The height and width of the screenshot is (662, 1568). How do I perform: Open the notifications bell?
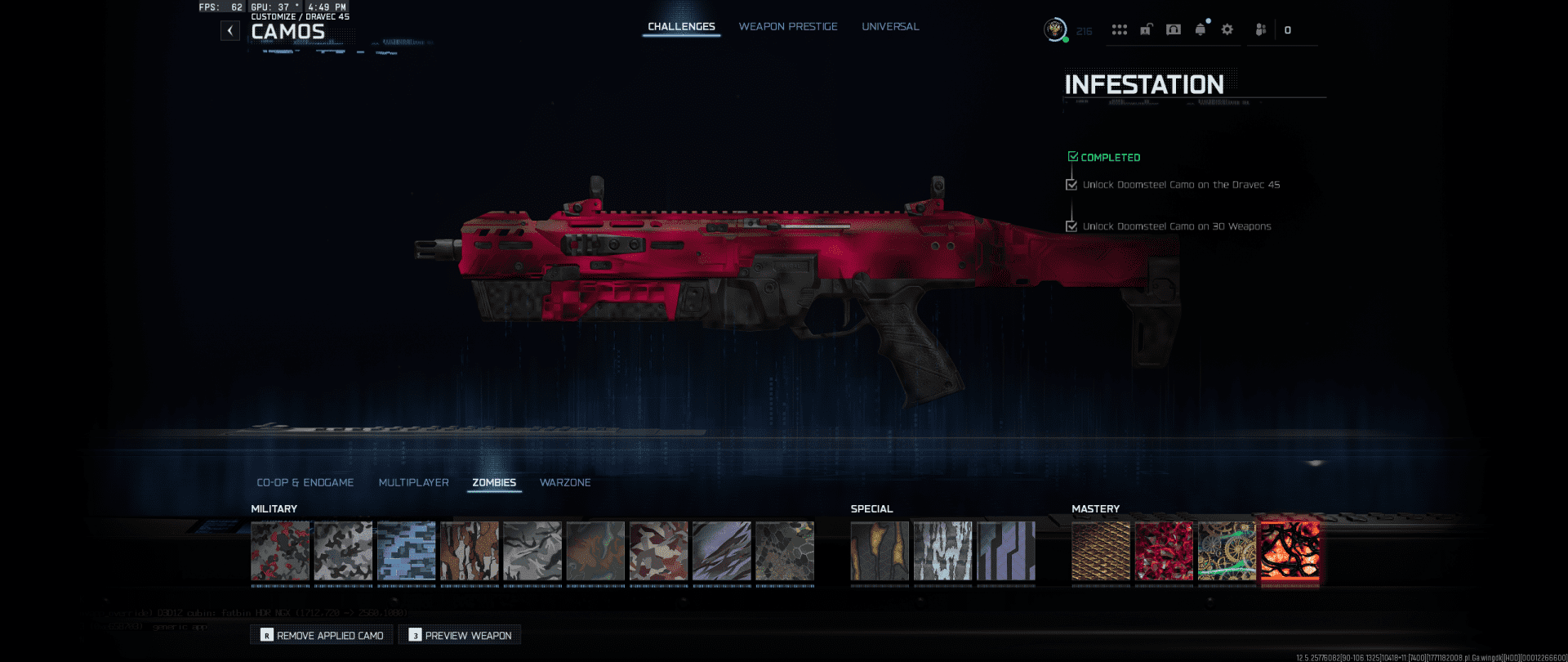tap(1200, 30)
